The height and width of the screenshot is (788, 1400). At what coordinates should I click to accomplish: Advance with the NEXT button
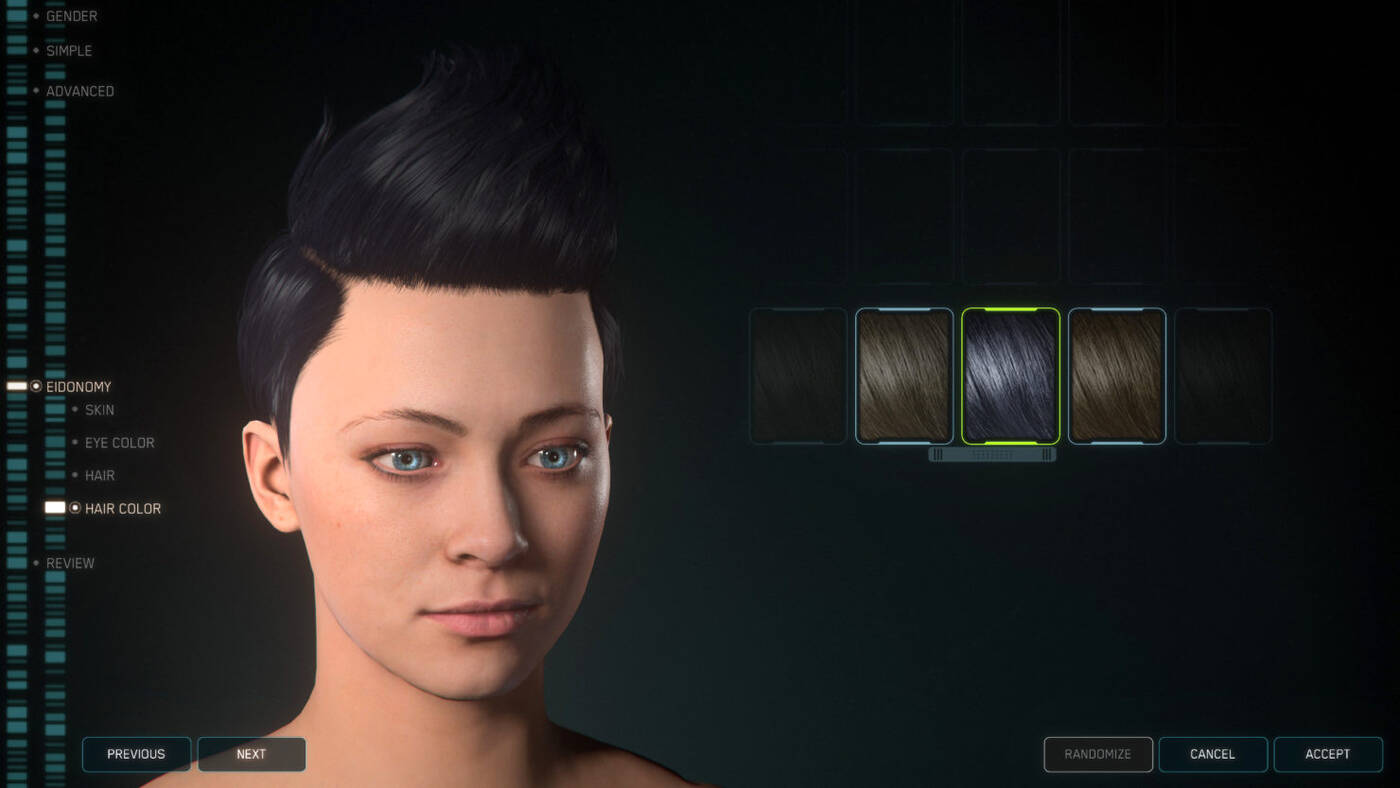pos(251,754)
